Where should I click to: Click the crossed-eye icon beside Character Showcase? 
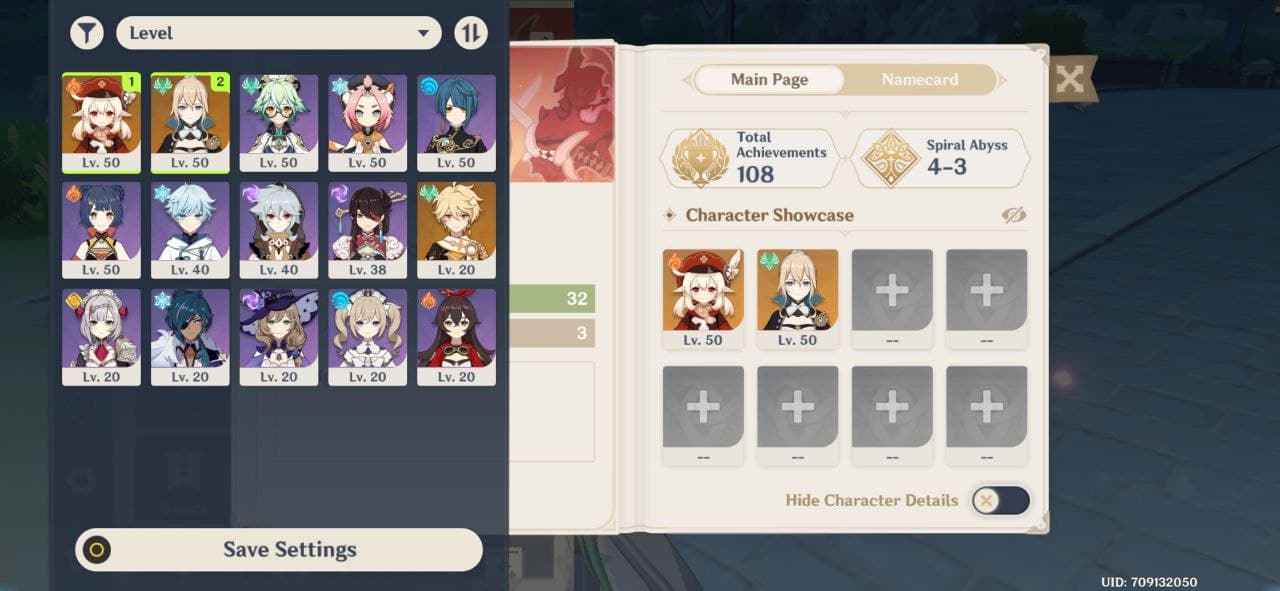tap(1013, 215)
